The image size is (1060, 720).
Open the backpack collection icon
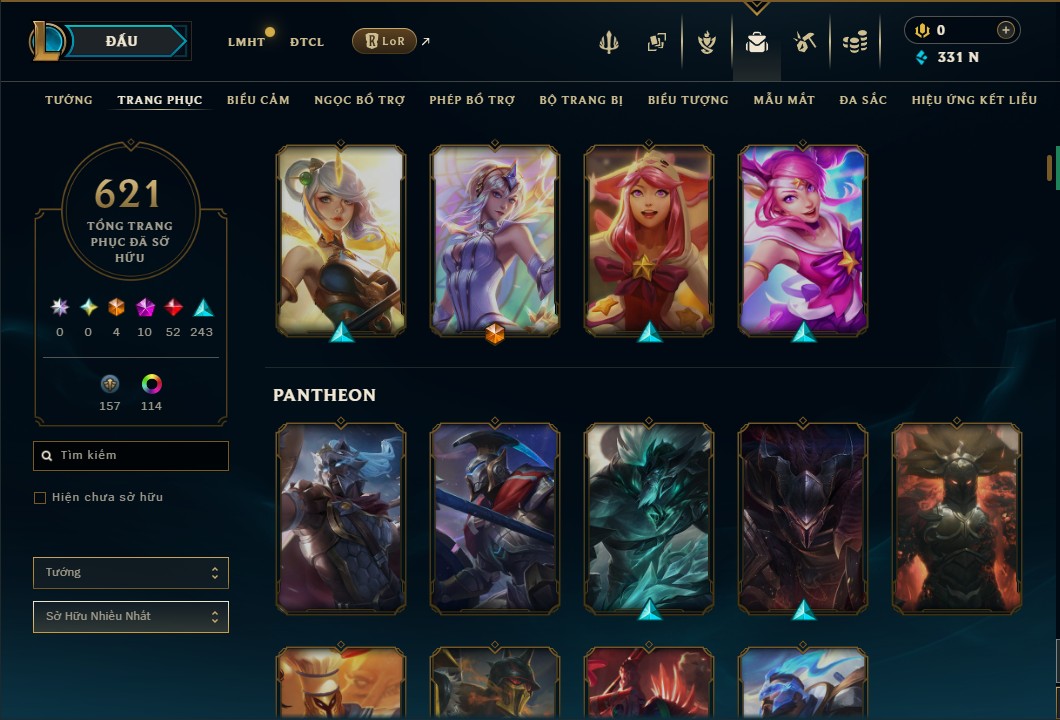pos(757,42)
